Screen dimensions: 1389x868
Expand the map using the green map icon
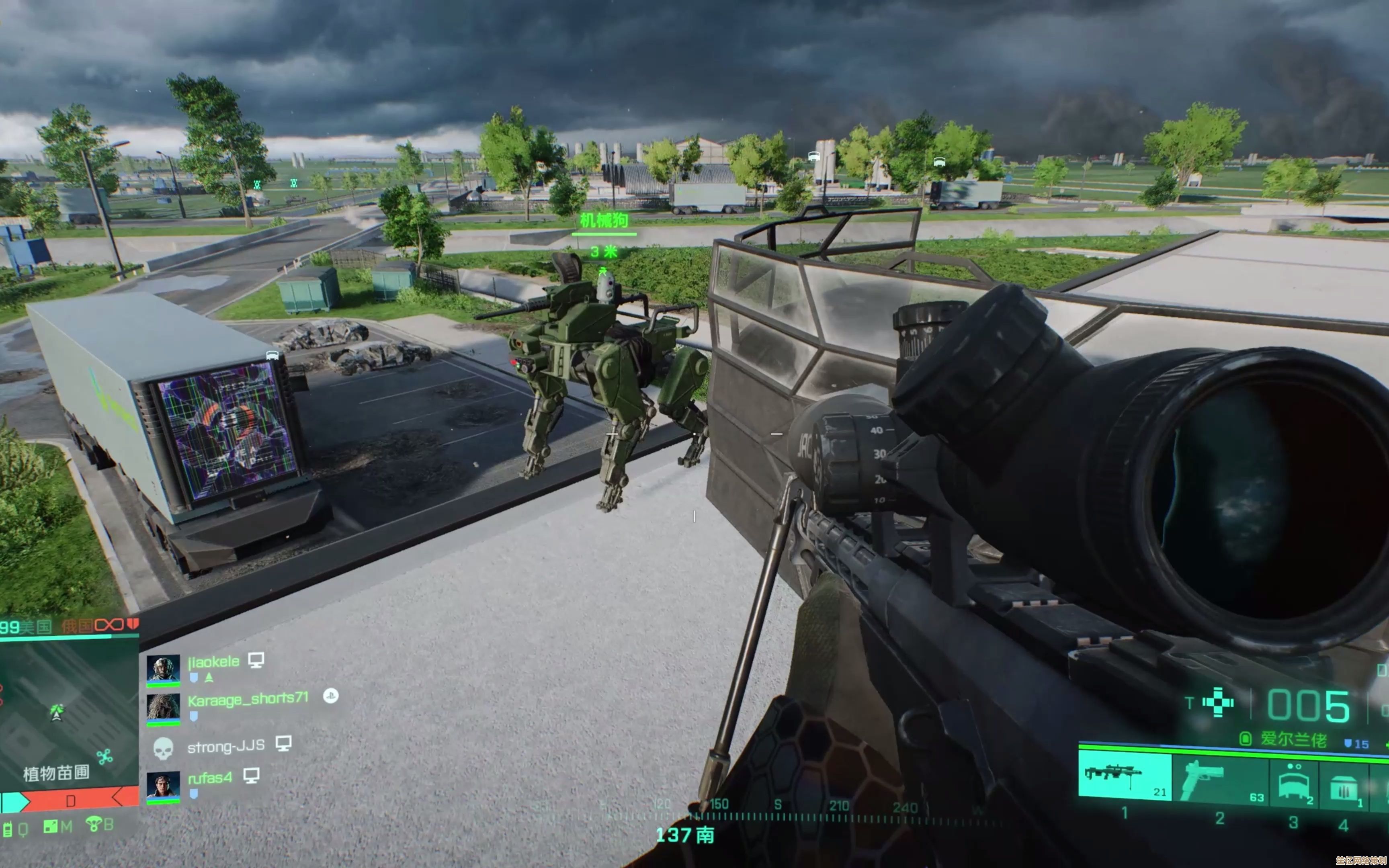point(51,827)
